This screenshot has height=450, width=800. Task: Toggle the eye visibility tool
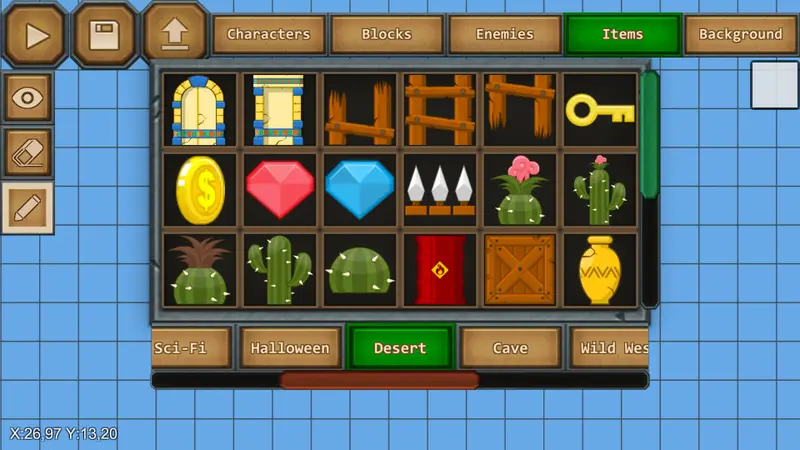[28, 98]
